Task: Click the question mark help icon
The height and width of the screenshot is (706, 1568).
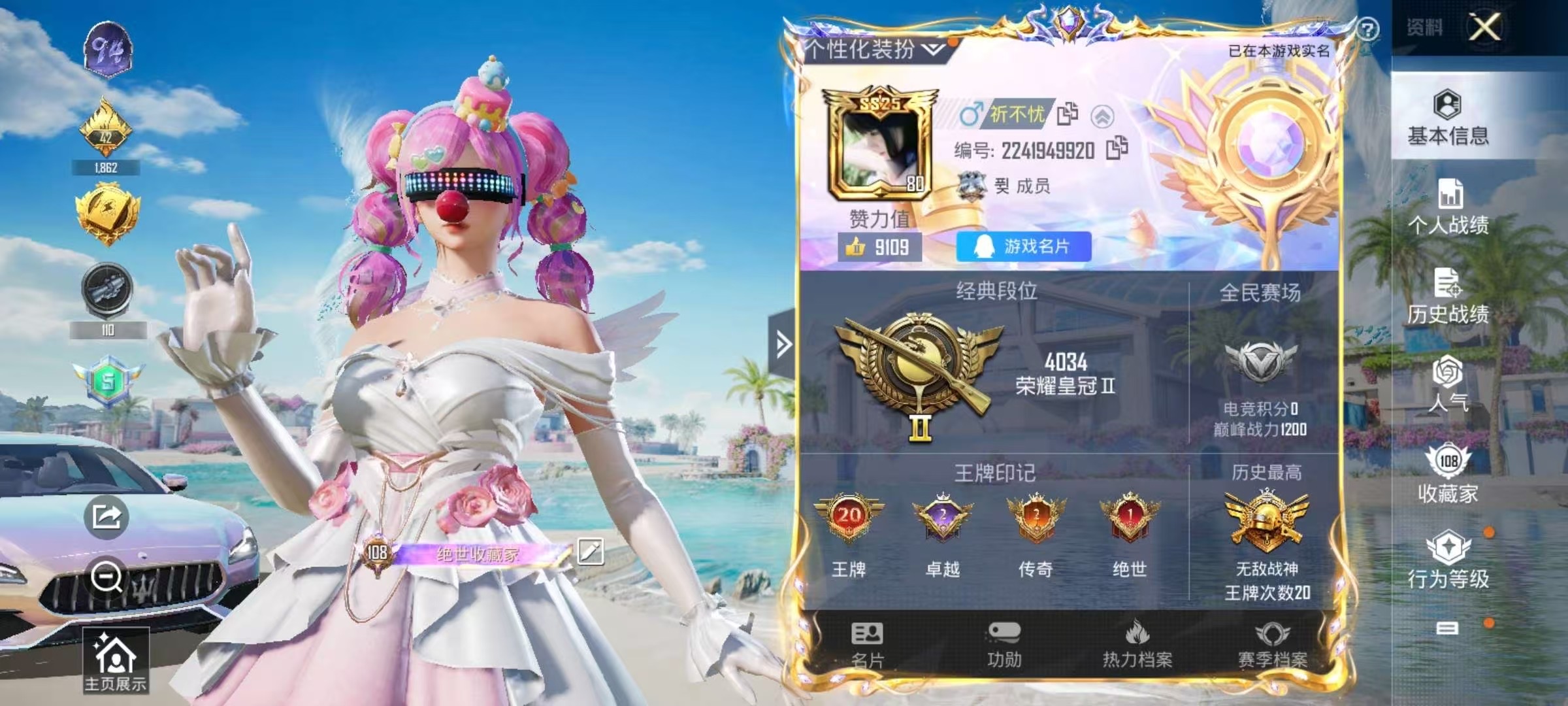Action: pos(1367,29)
